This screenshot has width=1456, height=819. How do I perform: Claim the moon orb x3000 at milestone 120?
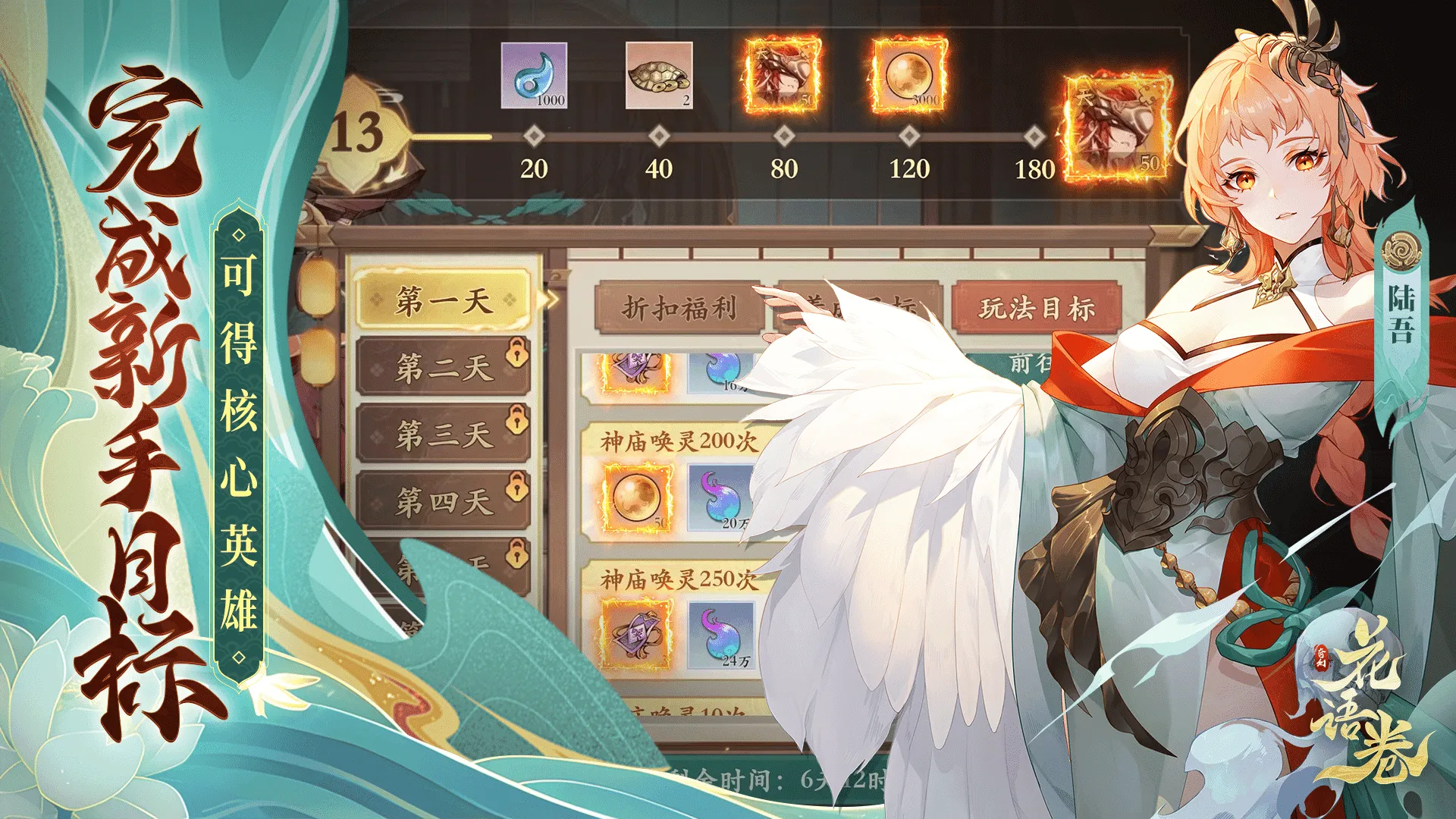click(x=908, y=74)
